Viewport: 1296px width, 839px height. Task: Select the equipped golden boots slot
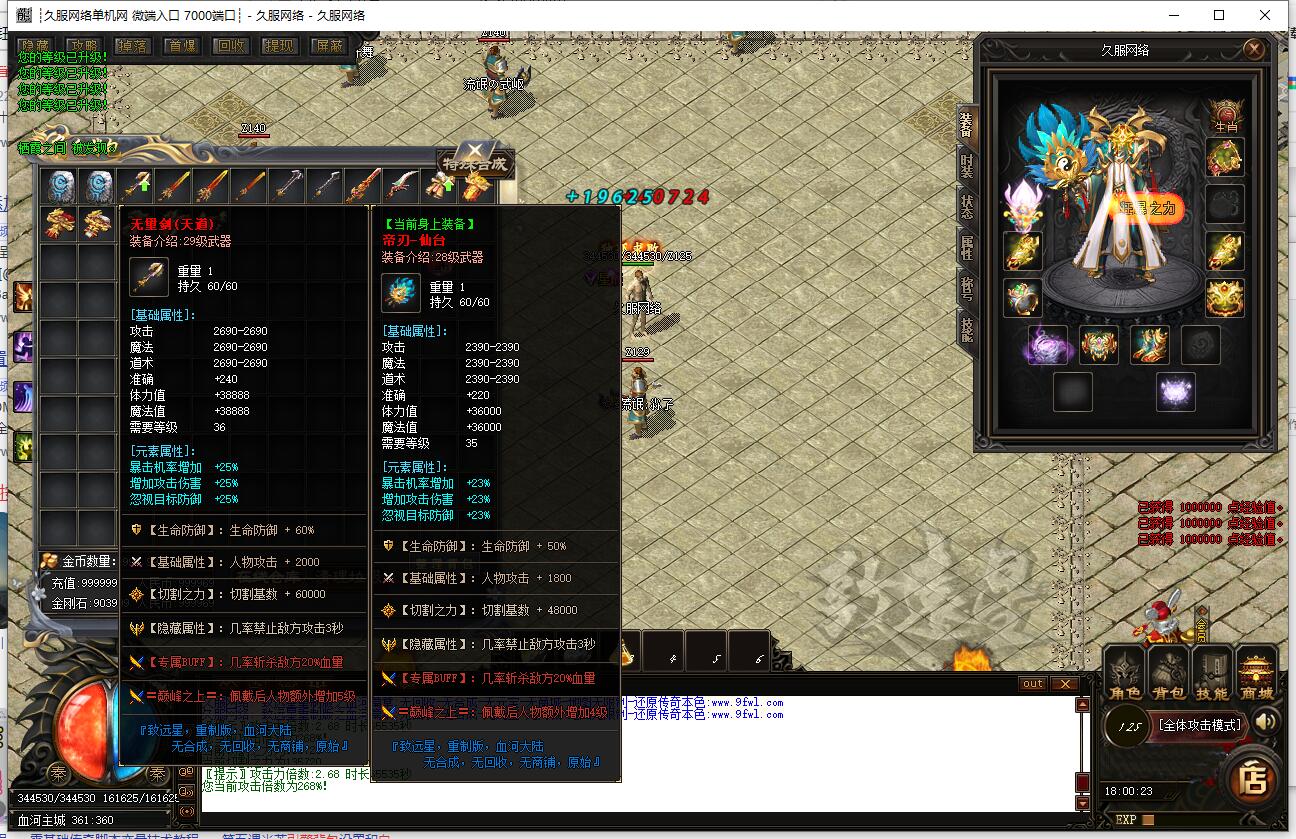click(1150, 345)
